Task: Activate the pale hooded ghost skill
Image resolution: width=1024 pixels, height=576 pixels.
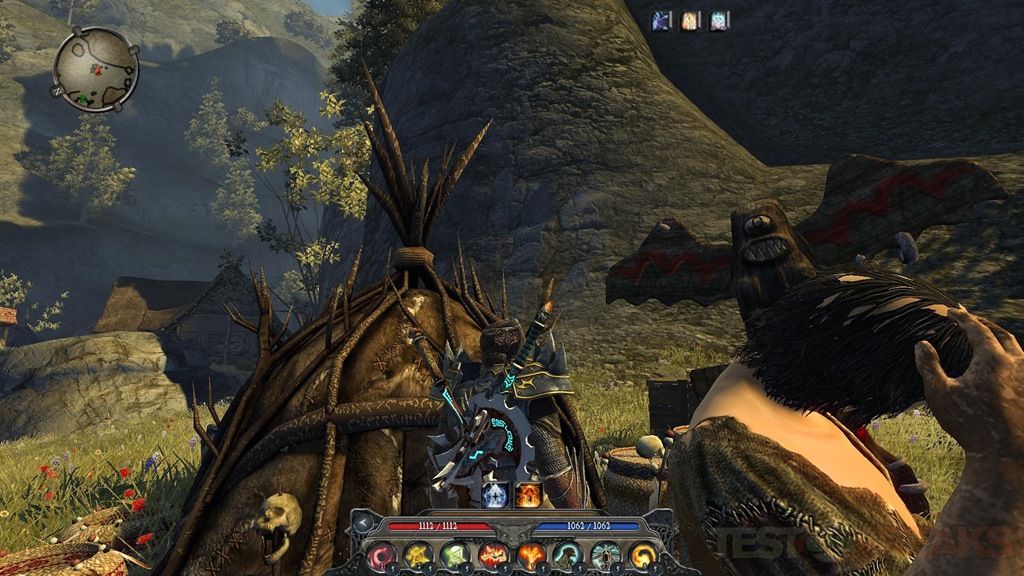Action: (x=605, y=555)
